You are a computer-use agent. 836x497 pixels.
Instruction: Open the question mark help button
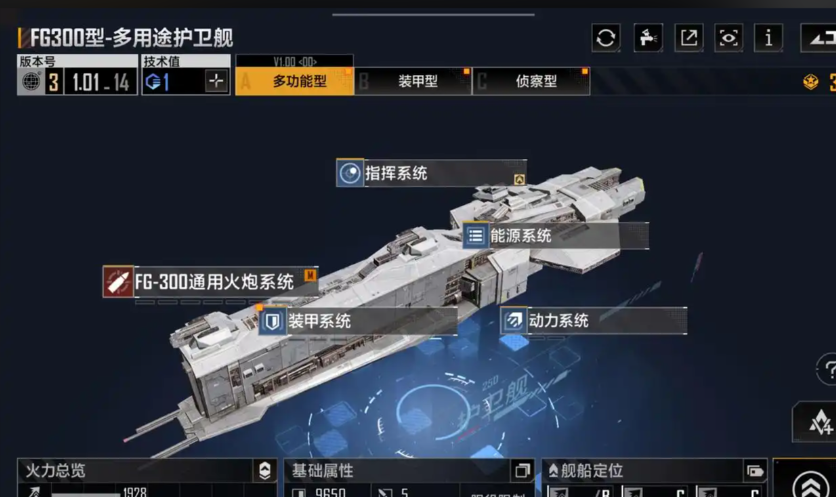click(827, 369)
